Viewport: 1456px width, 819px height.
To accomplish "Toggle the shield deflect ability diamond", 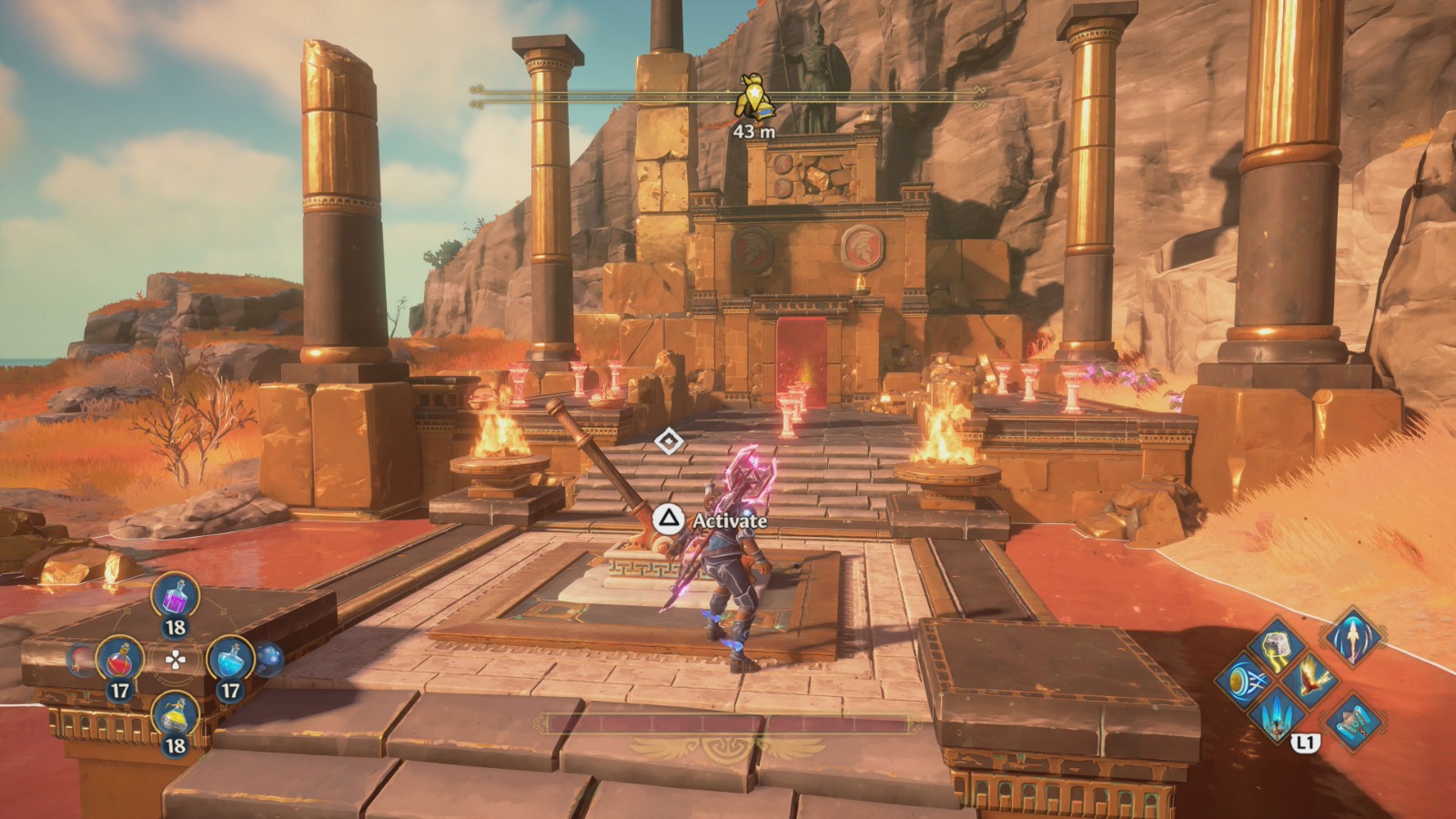I will click(x=1244, y=681).
